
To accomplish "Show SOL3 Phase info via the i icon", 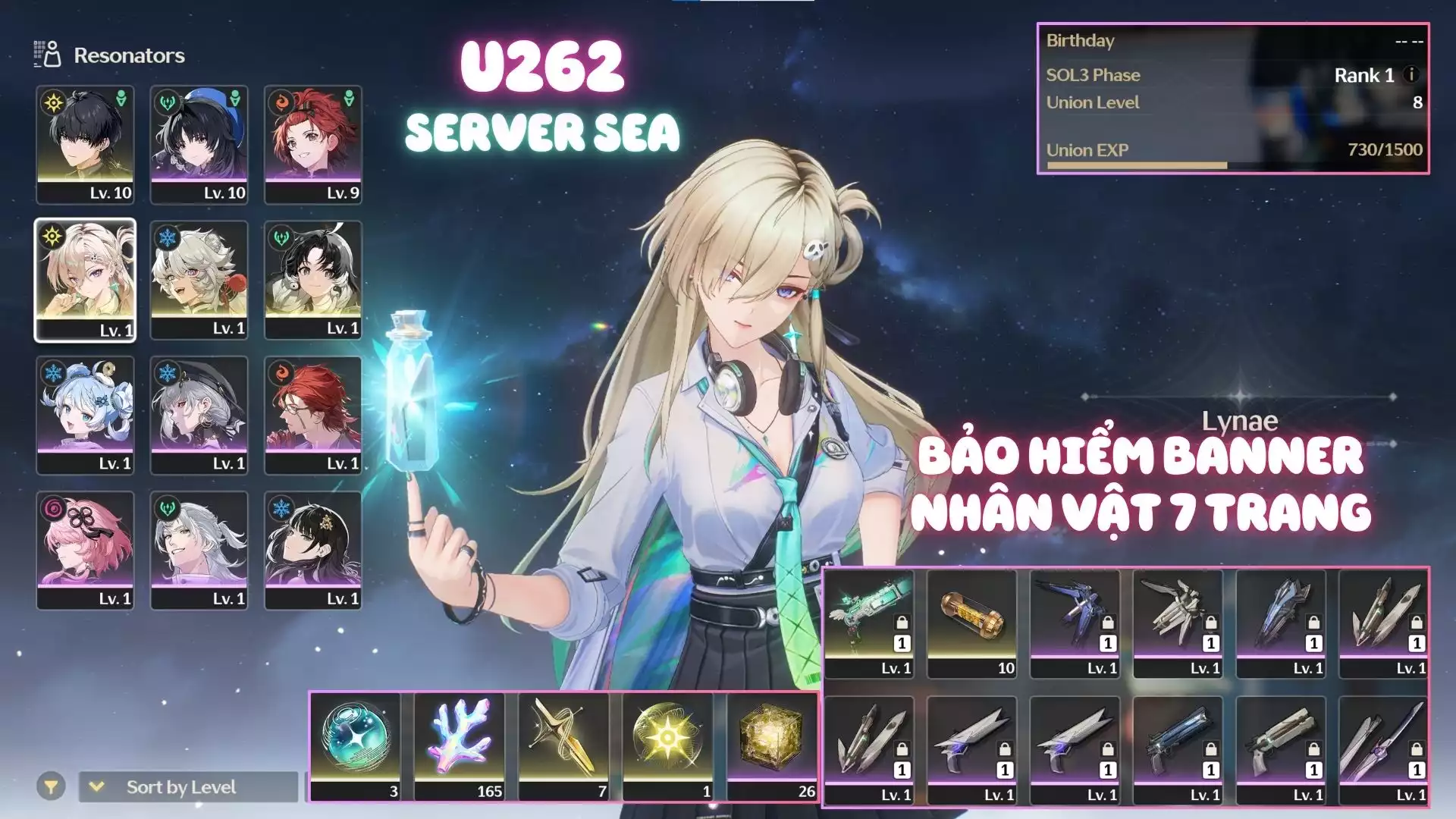I will 1411,74.
